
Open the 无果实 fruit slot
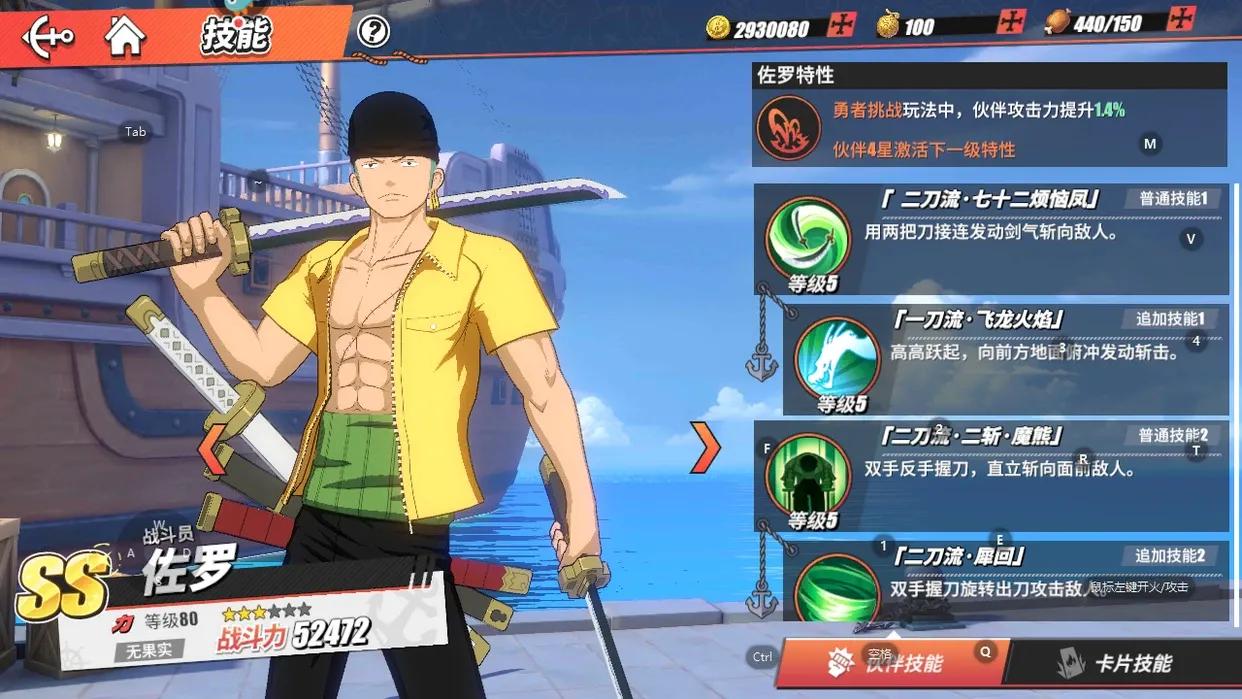tap(149, 651)
